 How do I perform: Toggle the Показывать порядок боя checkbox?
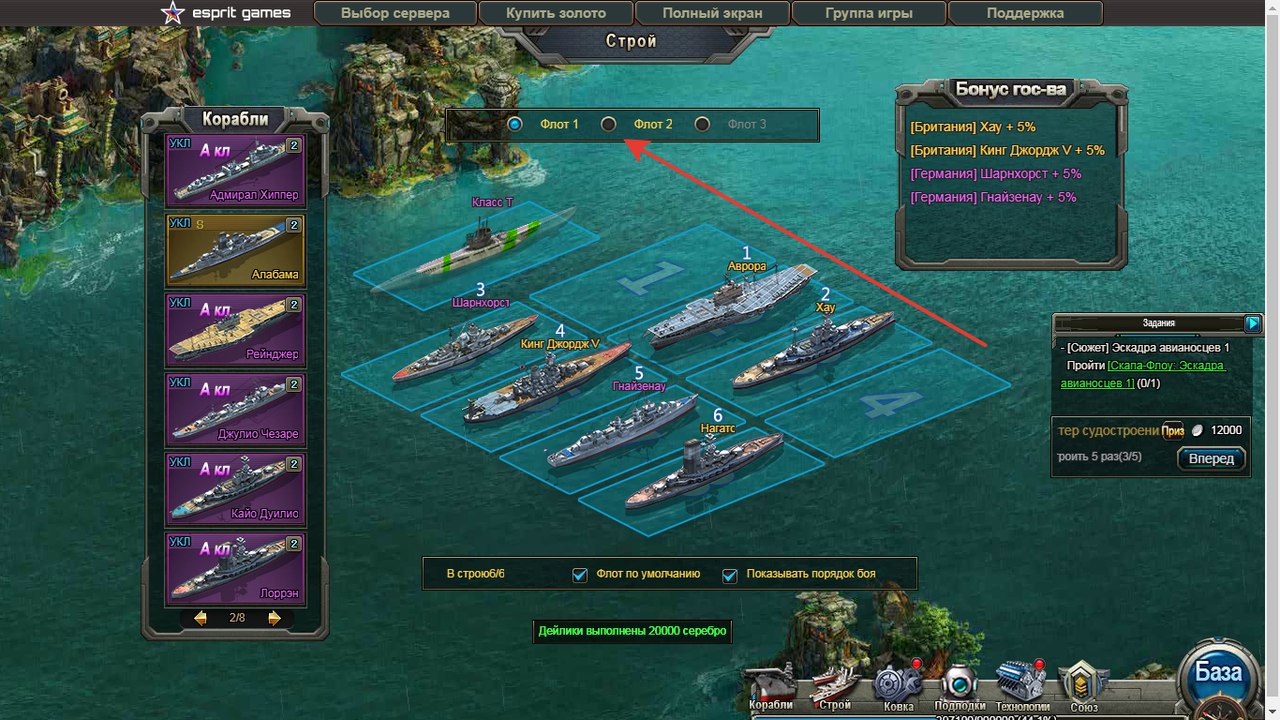[729, 575]
